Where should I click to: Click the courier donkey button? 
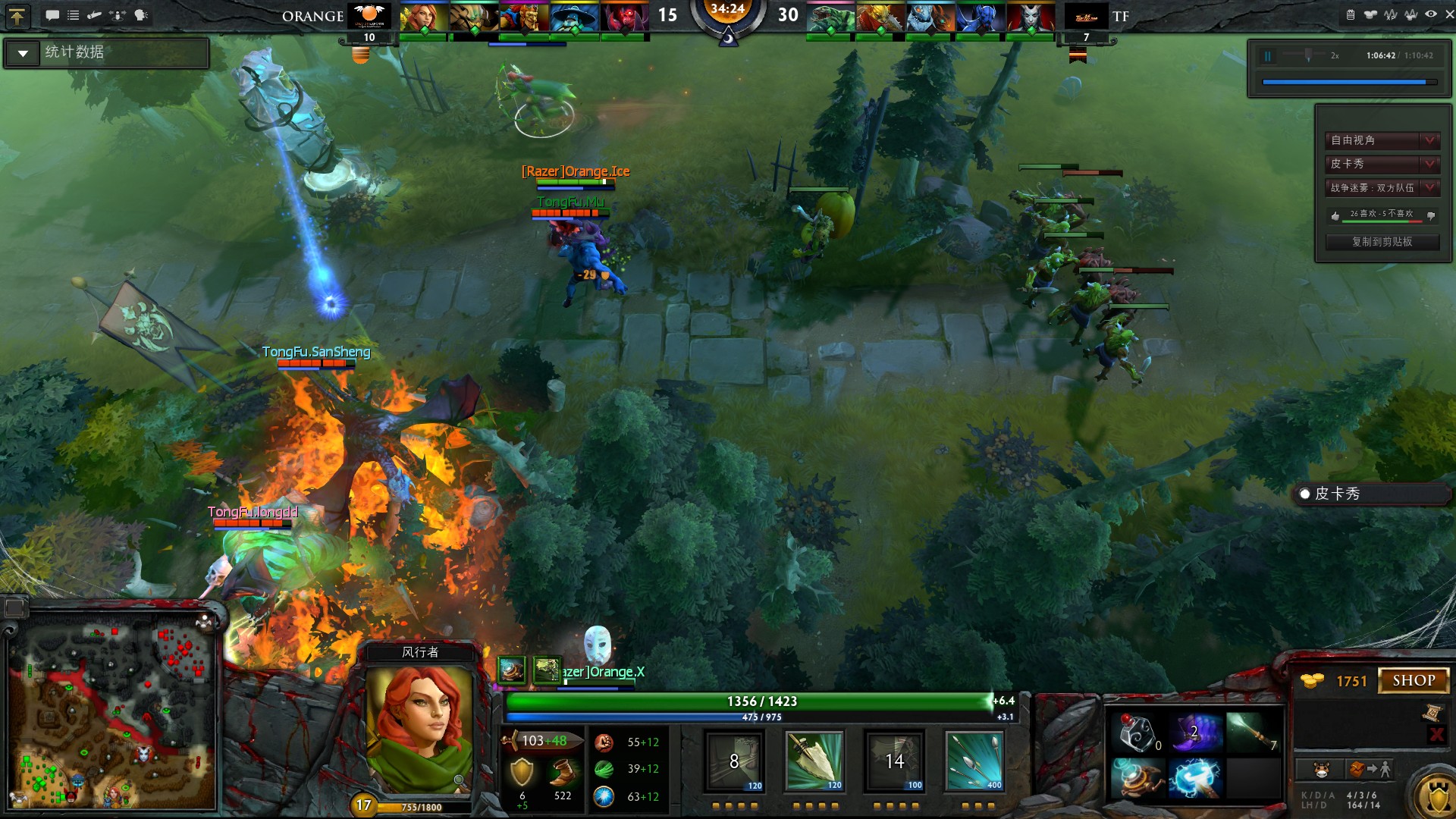click(x=1322, y=770)
